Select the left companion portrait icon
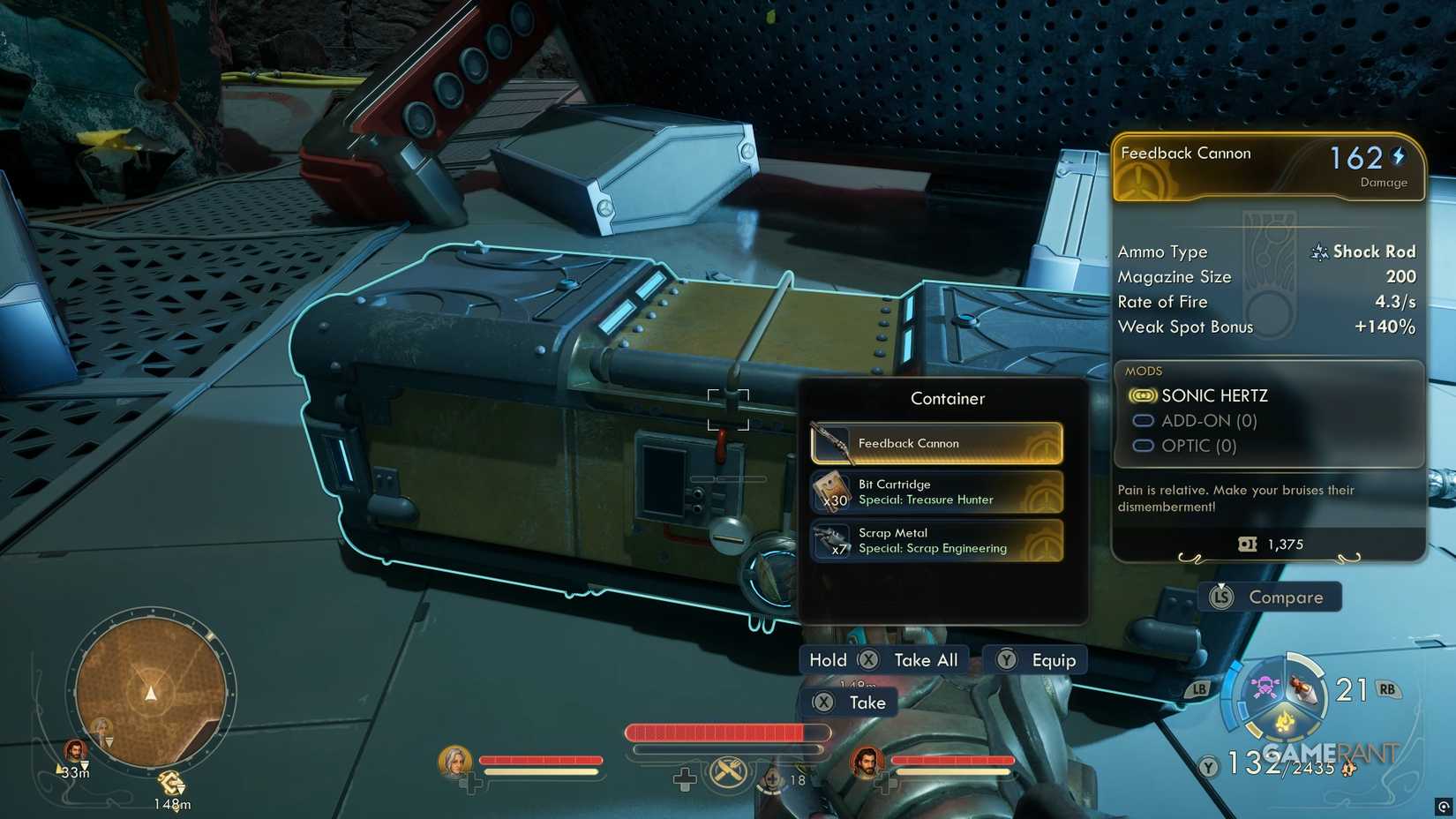The width and height of the screenshot is (1456, 819). coord(454,760)
